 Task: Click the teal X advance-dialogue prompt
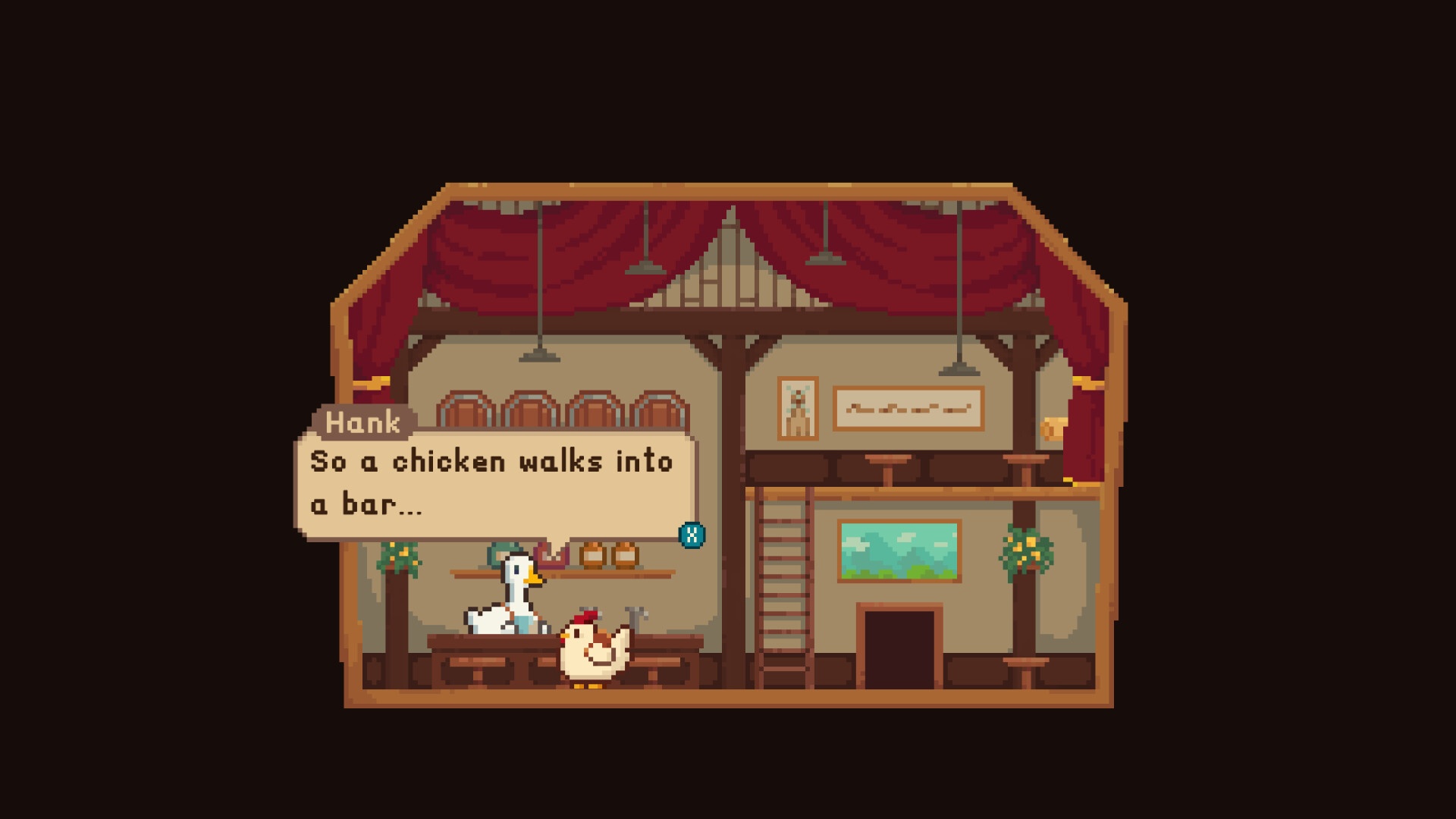pos(692,535)
